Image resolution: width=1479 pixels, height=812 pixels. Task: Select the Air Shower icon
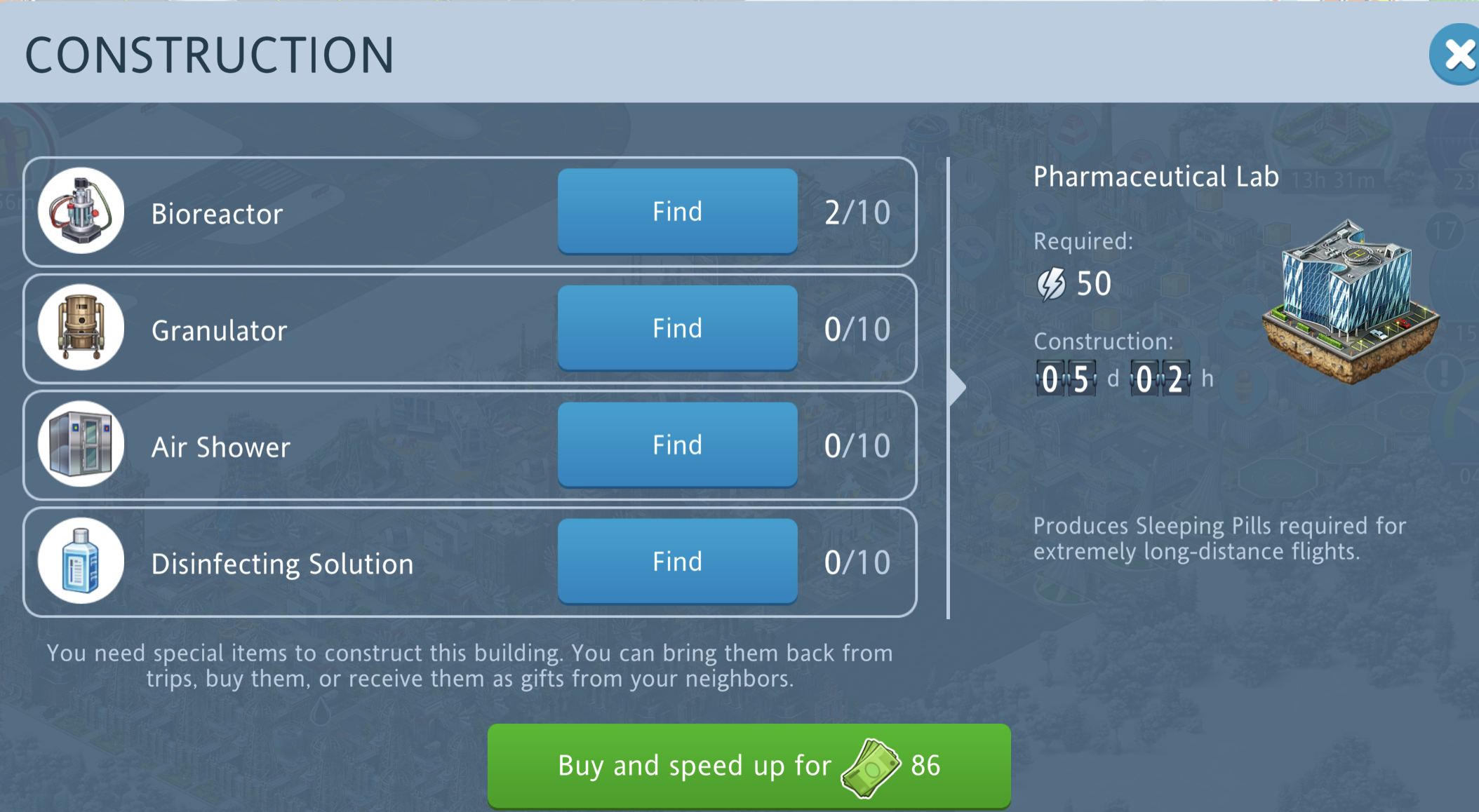click(x=81, y=445)
